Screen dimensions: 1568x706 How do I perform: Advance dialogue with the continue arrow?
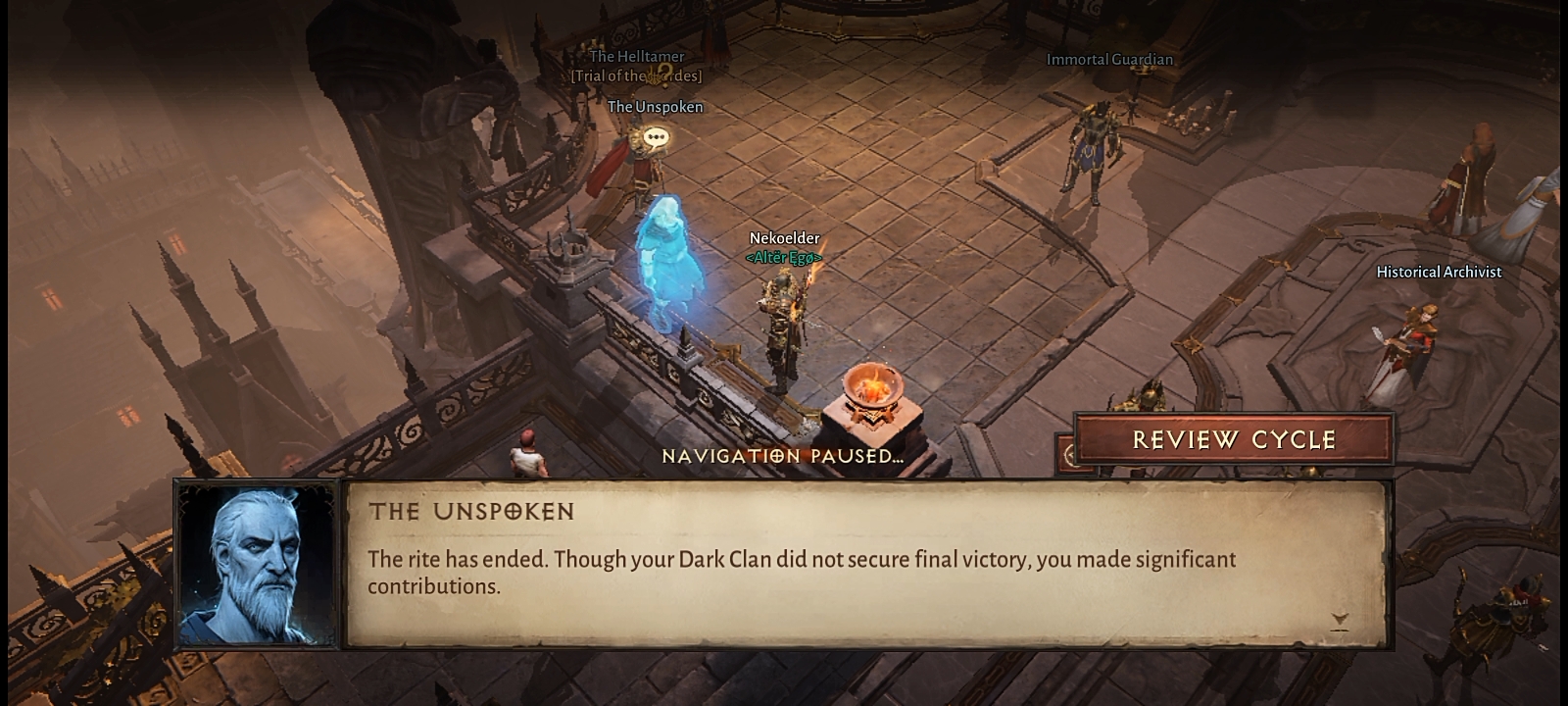(1340, 620)
